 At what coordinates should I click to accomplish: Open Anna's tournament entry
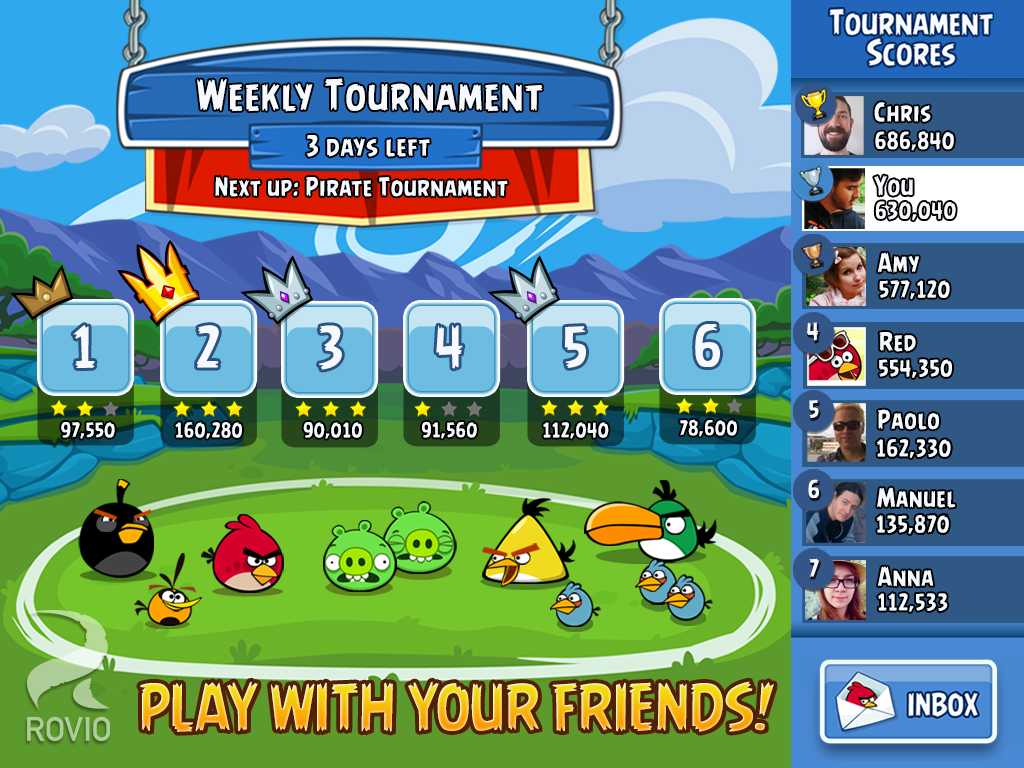[910, 589]
